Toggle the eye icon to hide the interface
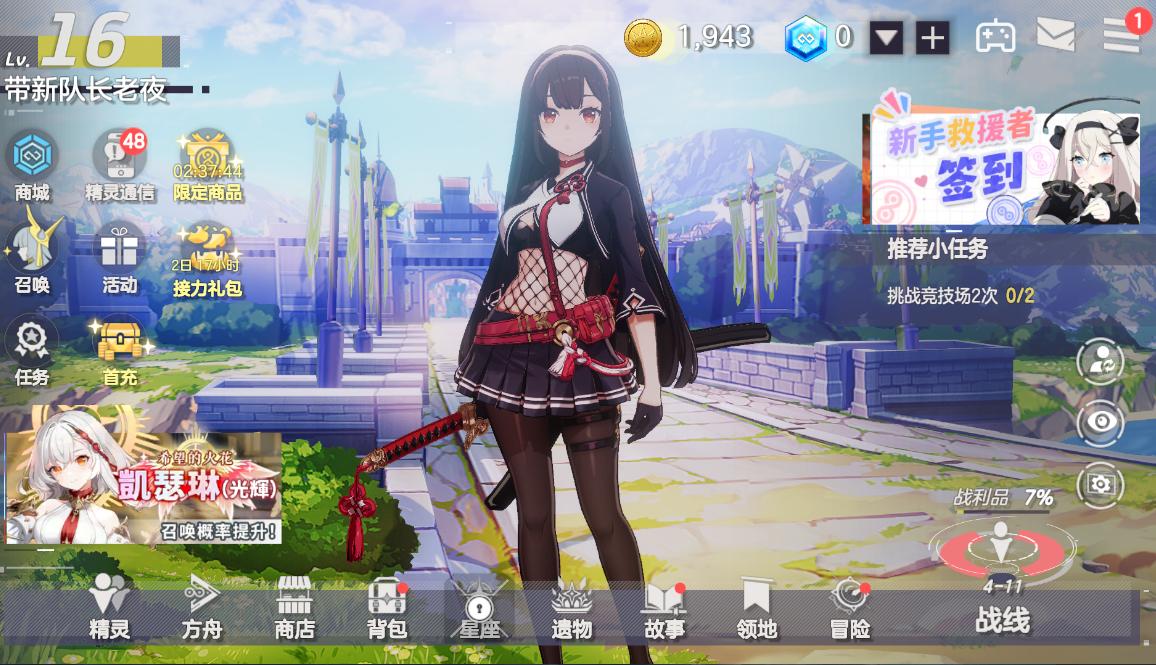This screenshot has width=1156, height=665. point(1101,423)
